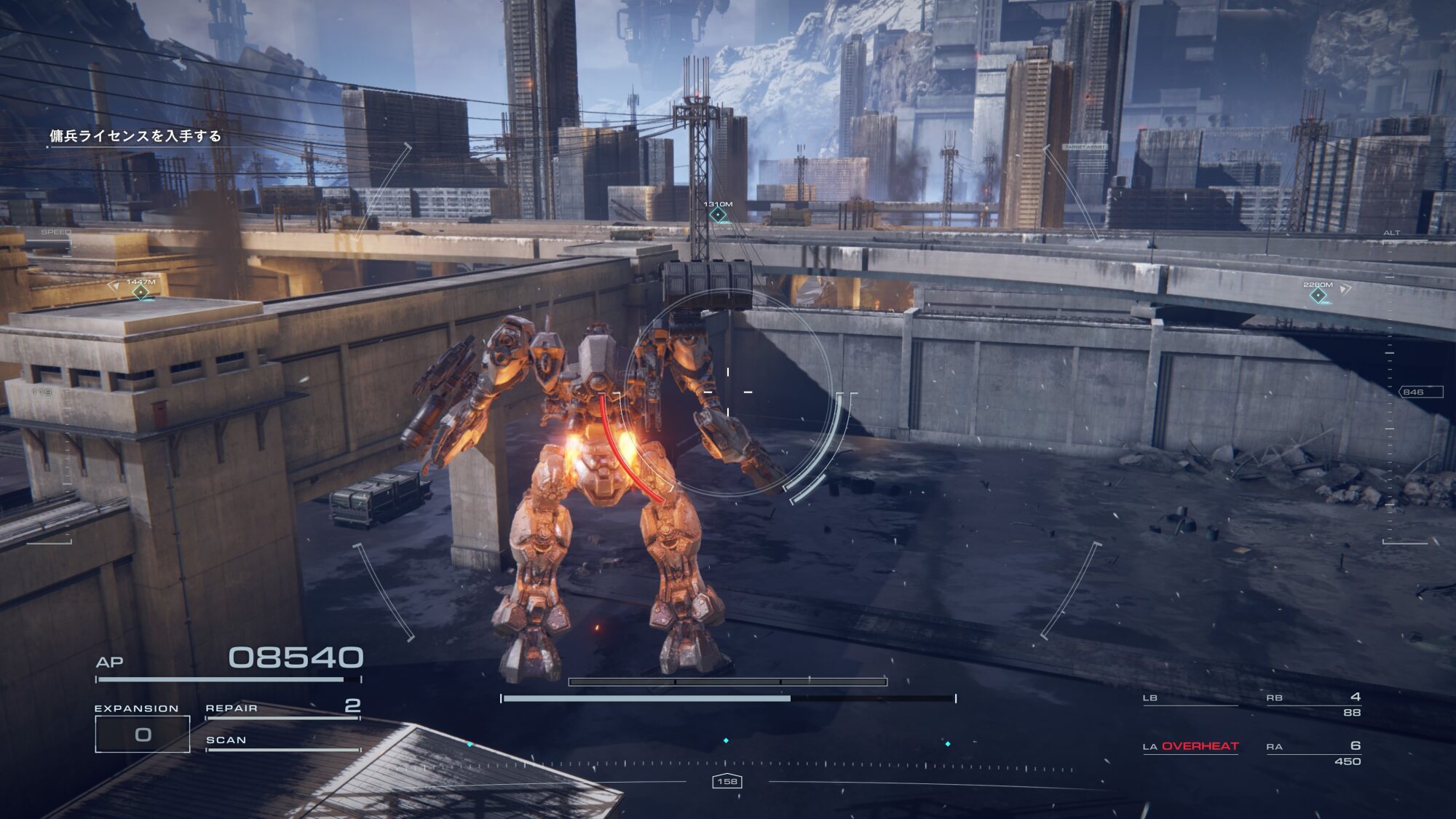Activate the EXPANSION slot box
This screenshot has width=1456, height=819.
click(x=143, y=734)
